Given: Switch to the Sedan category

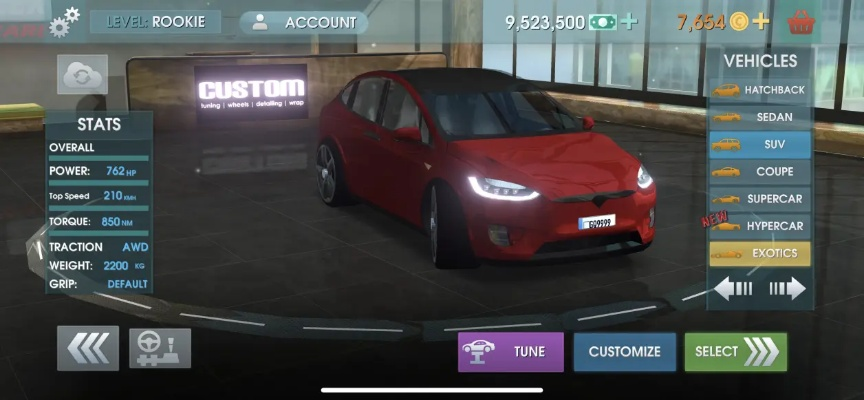Looking at the screenshot, I should tap(759, 117).
